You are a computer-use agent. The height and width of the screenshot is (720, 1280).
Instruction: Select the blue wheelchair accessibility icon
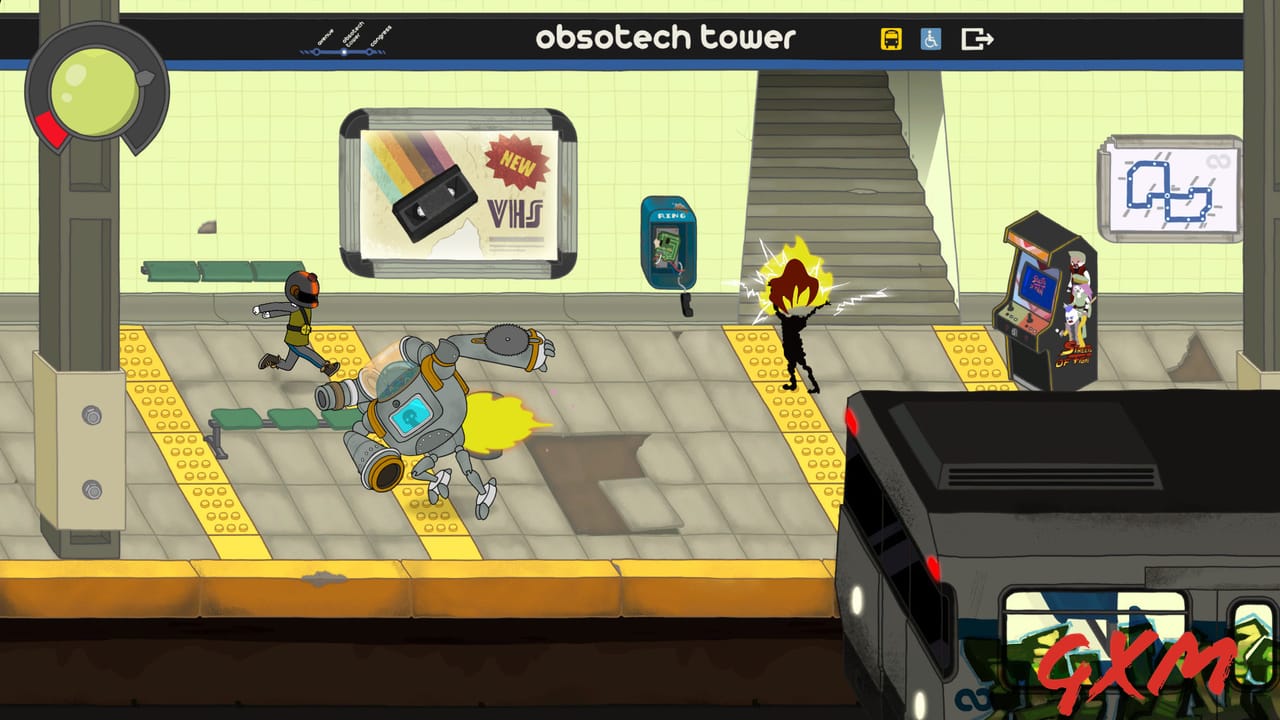pyautogui.click(x=929, y=39)
